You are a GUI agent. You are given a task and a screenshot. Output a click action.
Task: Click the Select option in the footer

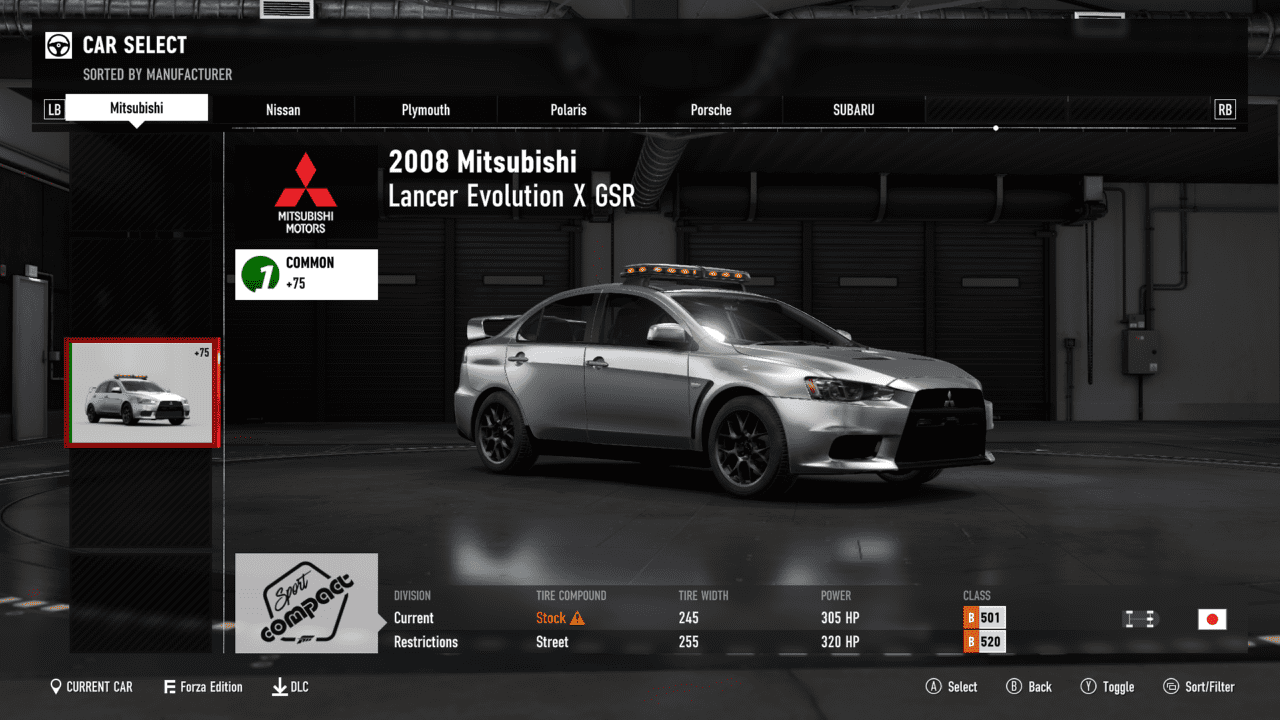click(952, 687)
